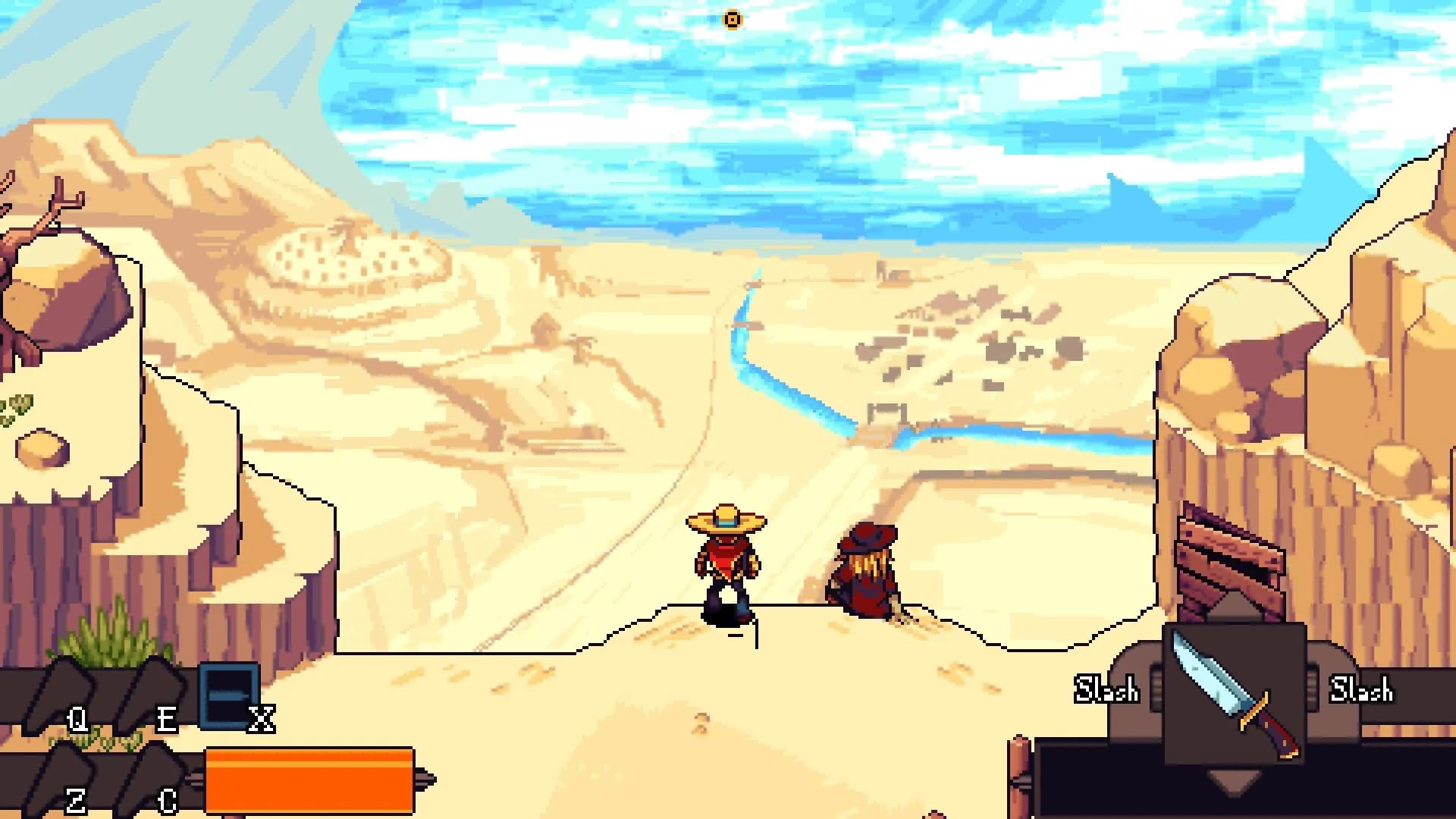The height and width of the screenshot is (819, 1456).
Task: Select the knife weapon icon
Action: 1235,694
